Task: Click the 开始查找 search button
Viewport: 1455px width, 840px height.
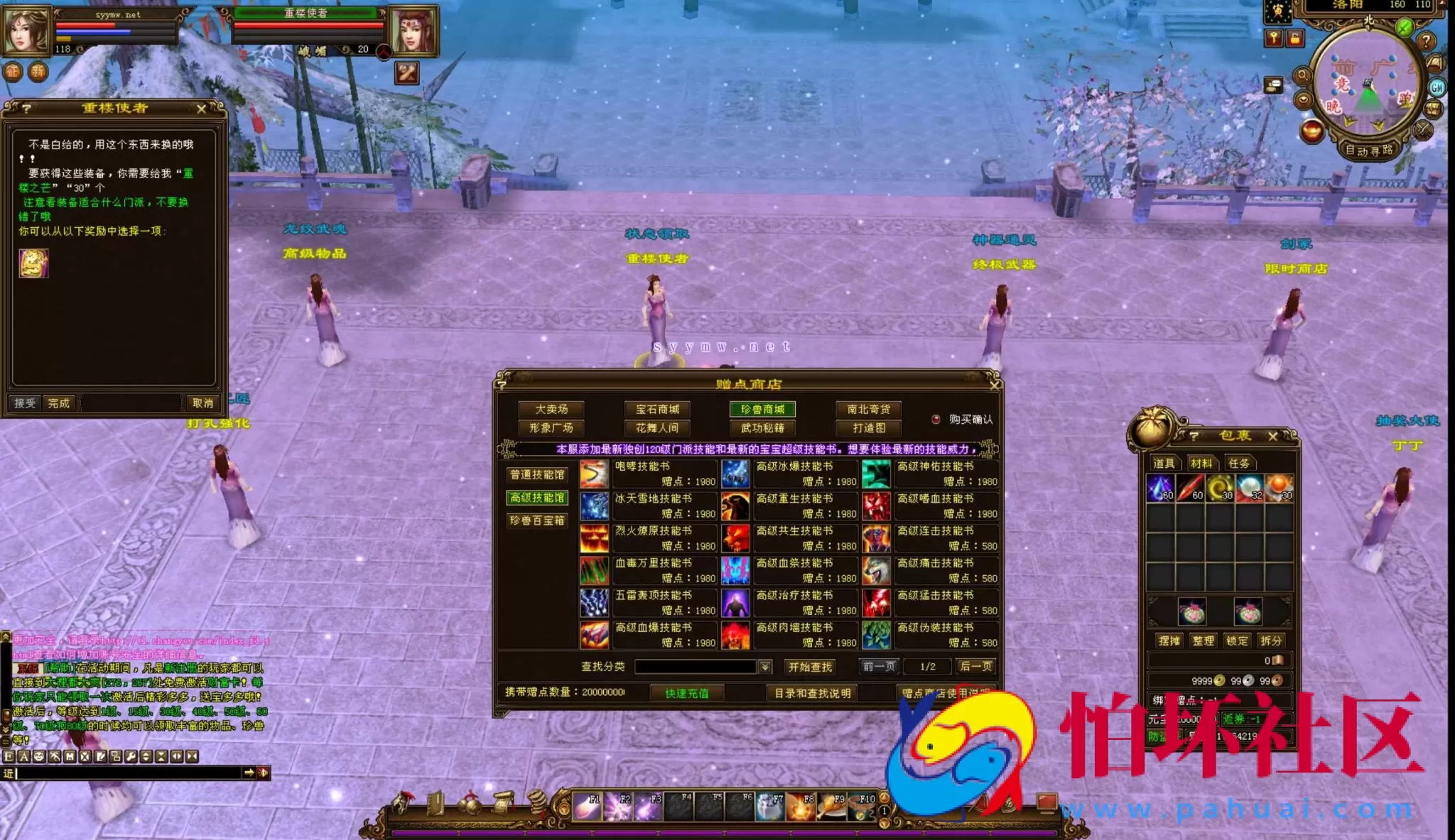Action: [809, 667]
